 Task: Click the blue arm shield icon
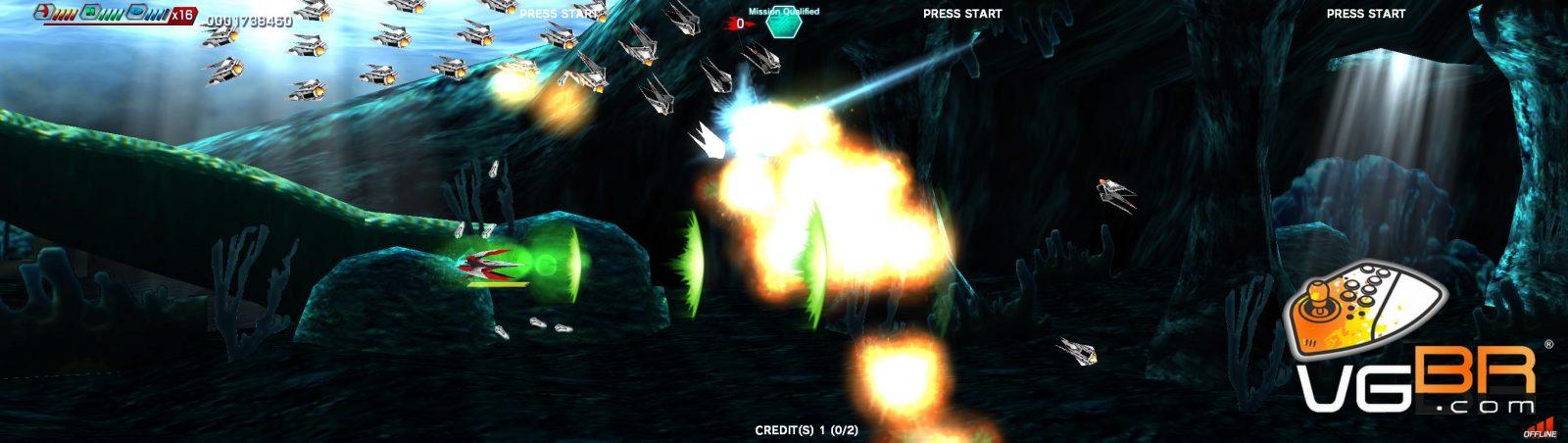click(137, 12)
